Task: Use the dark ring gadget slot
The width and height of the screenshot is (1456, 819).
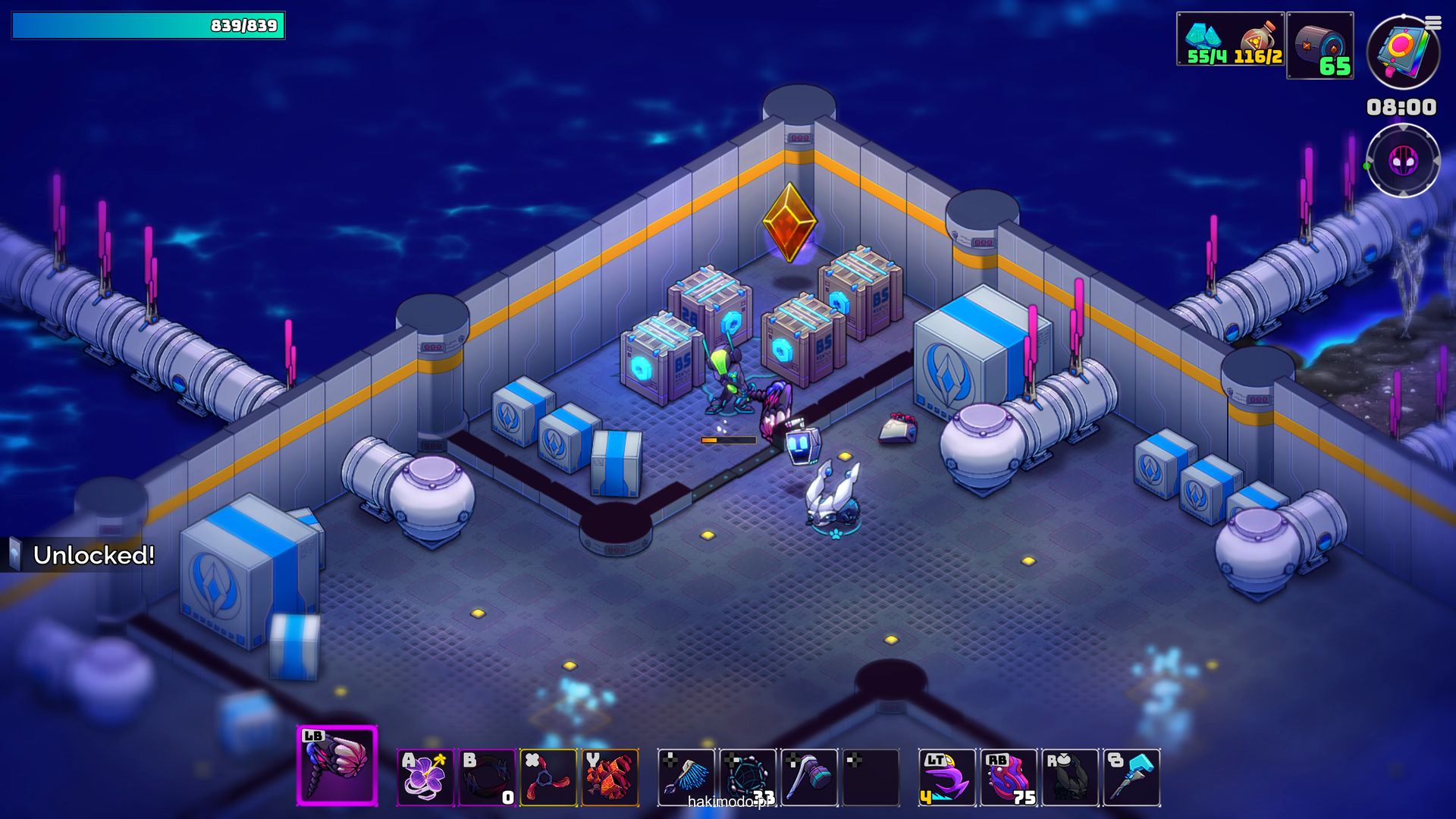Action: coord(487,777)
